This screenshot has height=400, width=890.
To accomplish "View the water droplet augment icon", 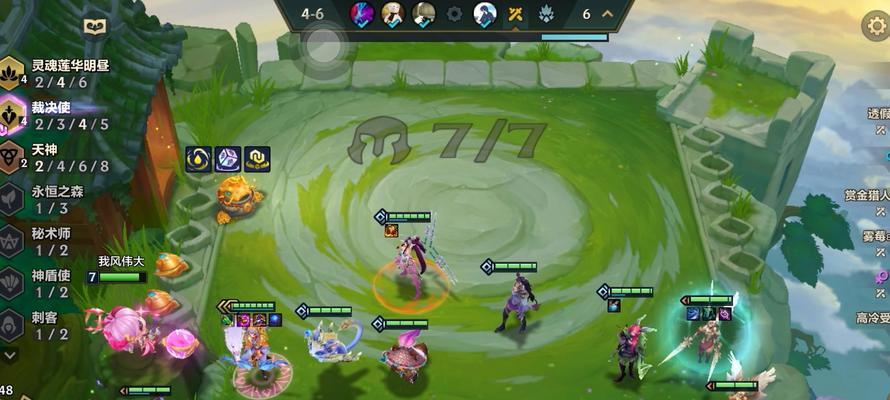I will (x=198, y=159).
